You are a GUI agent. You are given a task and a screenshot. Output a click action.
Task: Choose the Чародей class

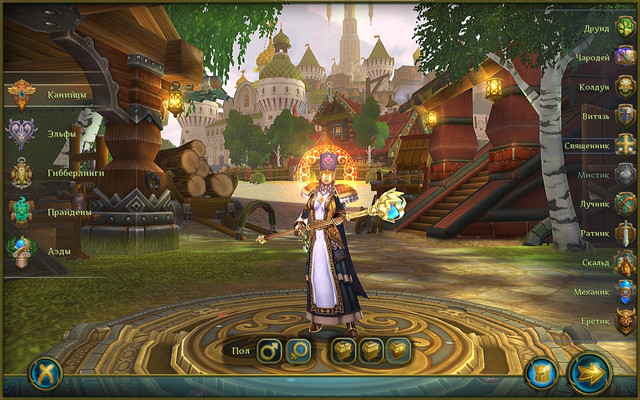625,57
